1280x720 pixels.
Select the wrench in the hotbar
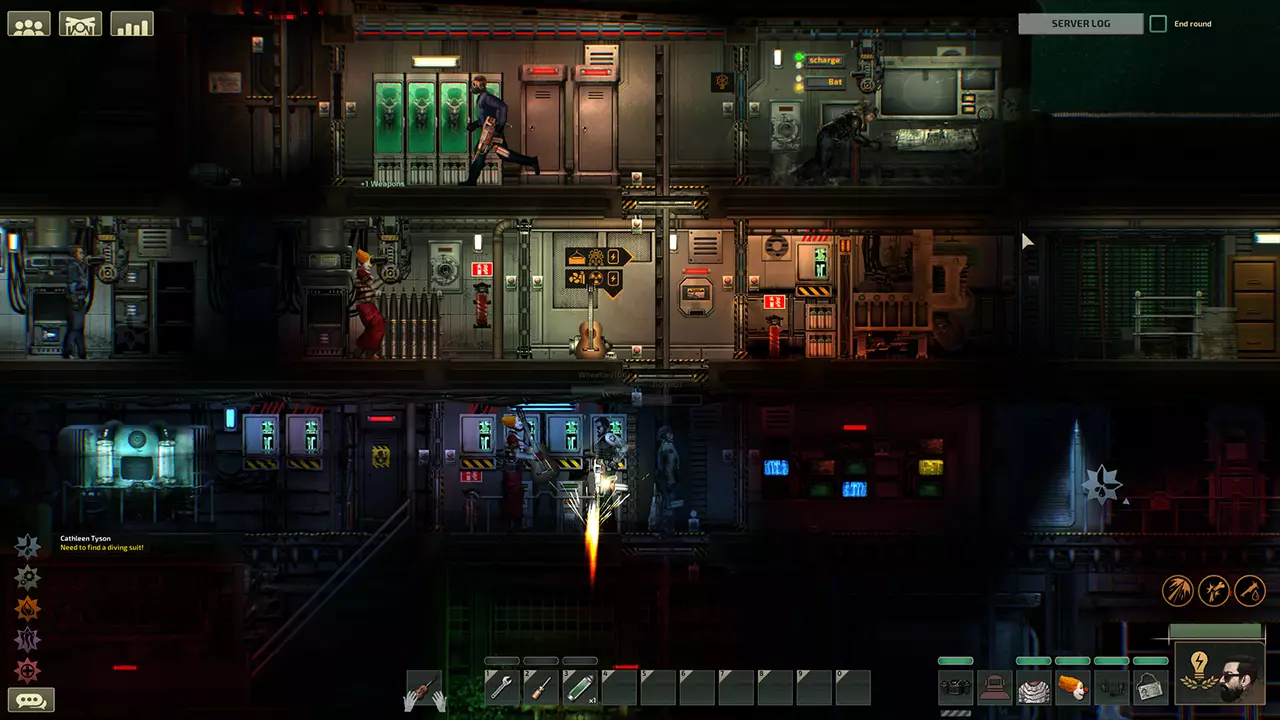pyautogui.click(x=502, y=688)
